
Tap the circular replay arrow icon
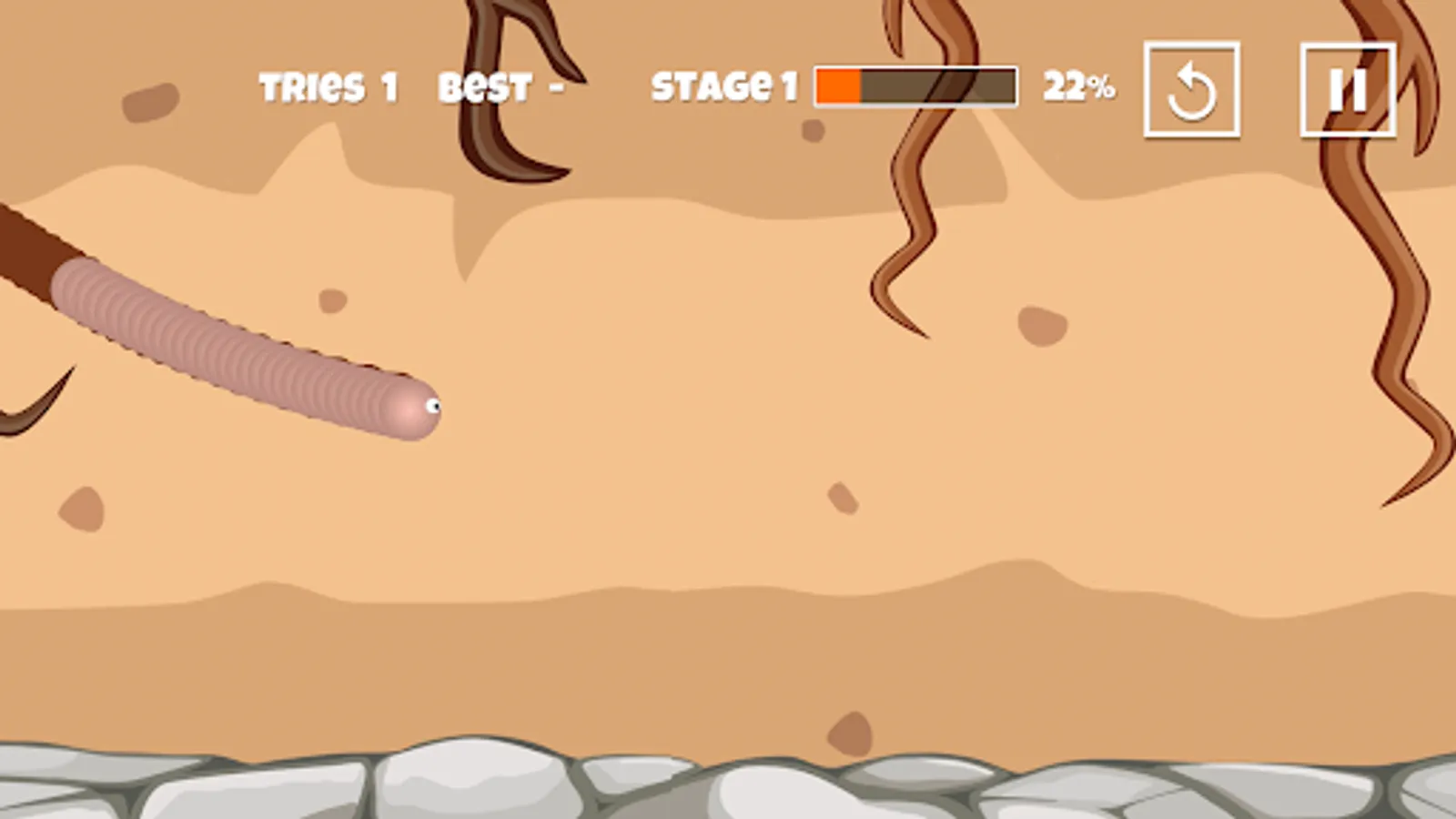coord(1192,87)
